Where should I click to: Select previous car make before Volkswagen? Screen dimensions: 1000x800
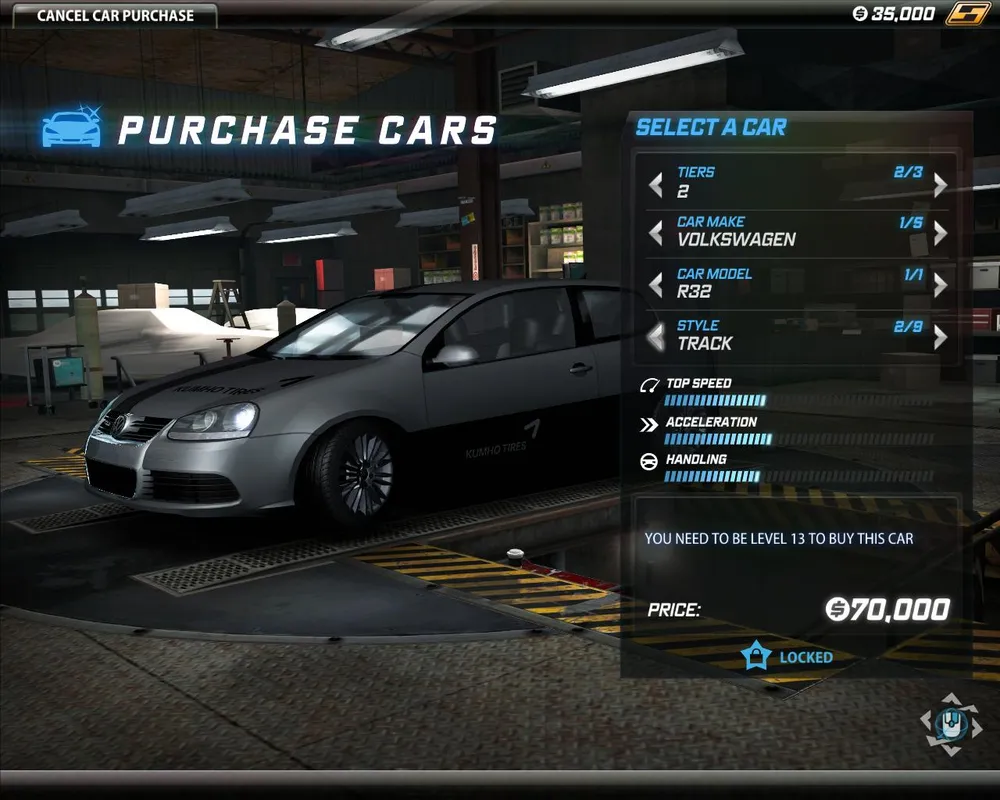click(x=656, y=234)
